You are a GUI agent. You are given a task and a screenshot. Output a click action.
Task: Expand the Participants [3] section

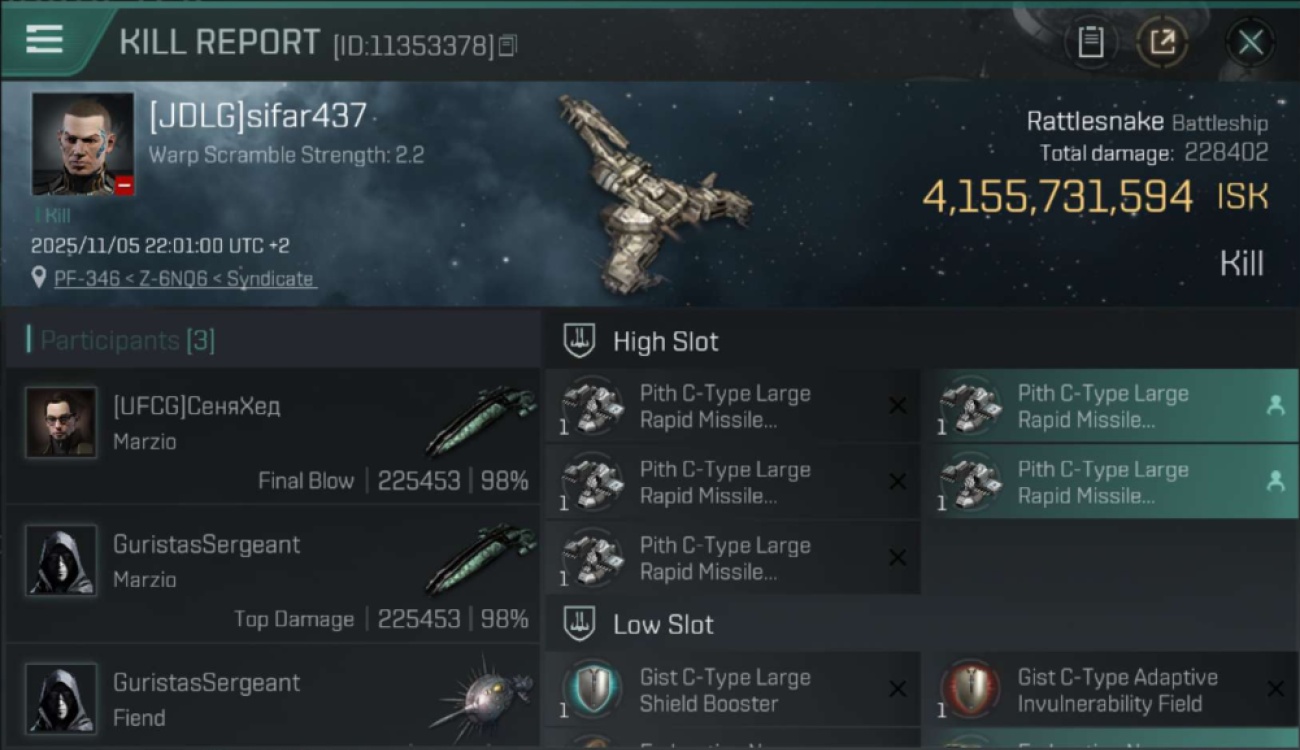pyautogui.click(x=120, y=340)
